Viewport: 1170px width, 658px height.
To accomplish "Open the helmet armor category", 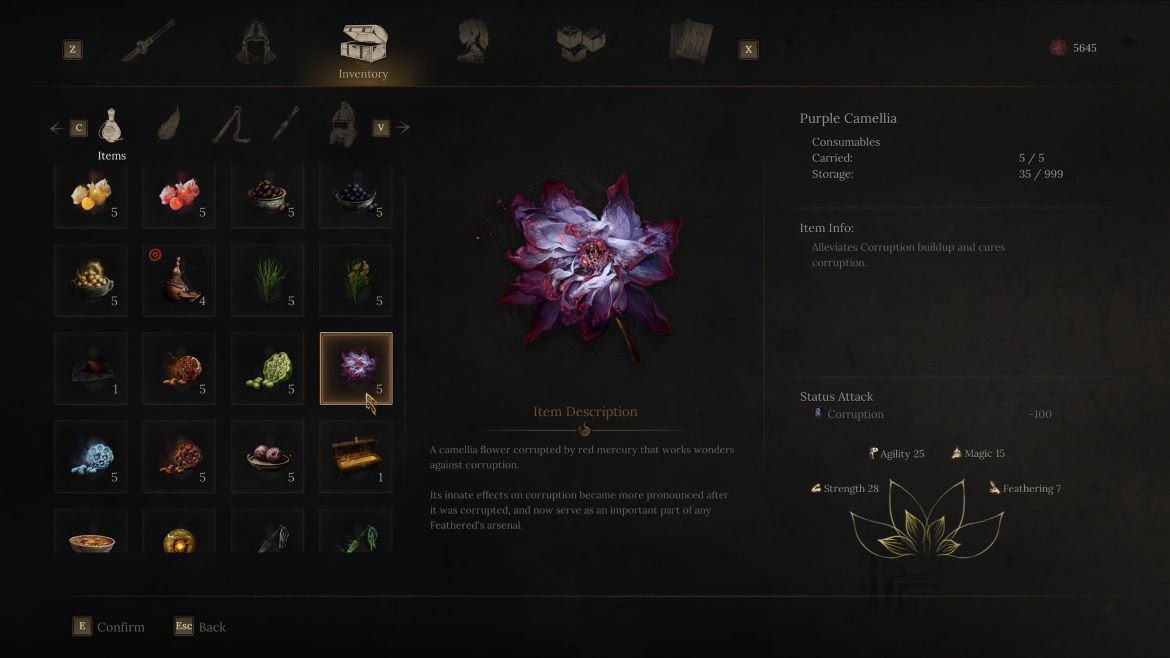I will 343,126.
